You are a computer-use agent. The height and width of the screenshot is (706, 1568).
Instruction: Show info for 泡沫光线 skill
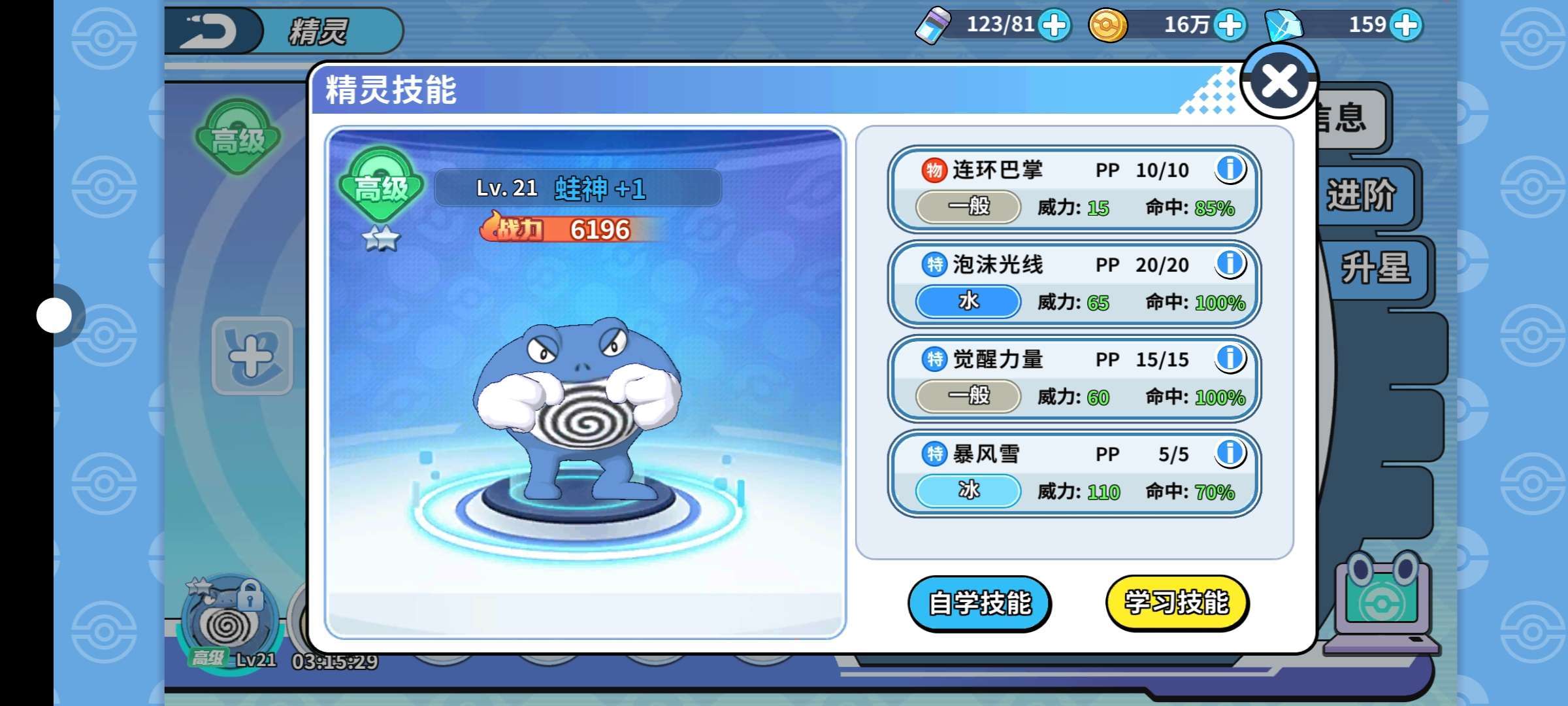[1230, 264]
